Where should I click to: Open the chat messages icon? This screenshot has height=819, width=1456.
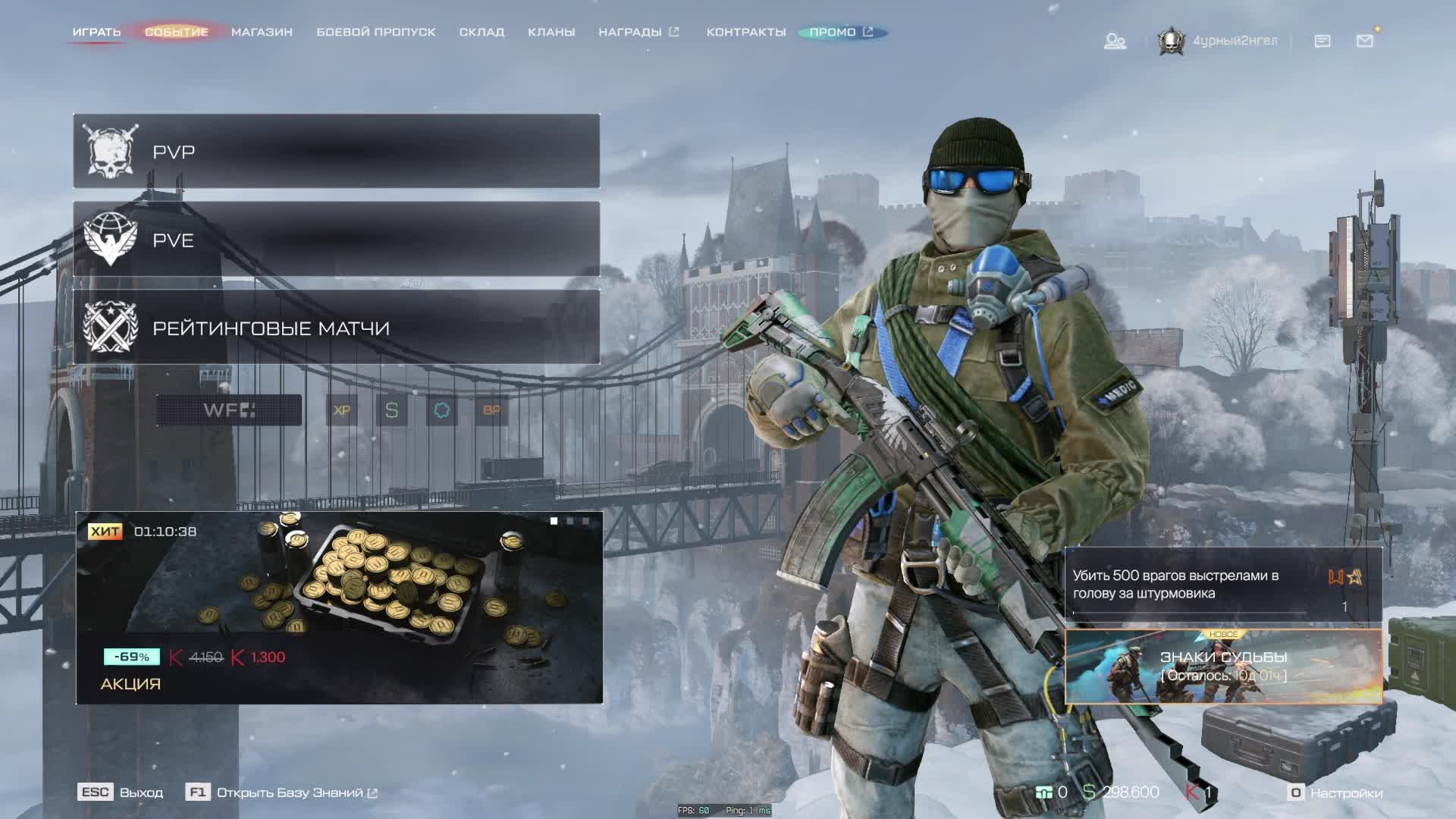tap(1323, 41)
